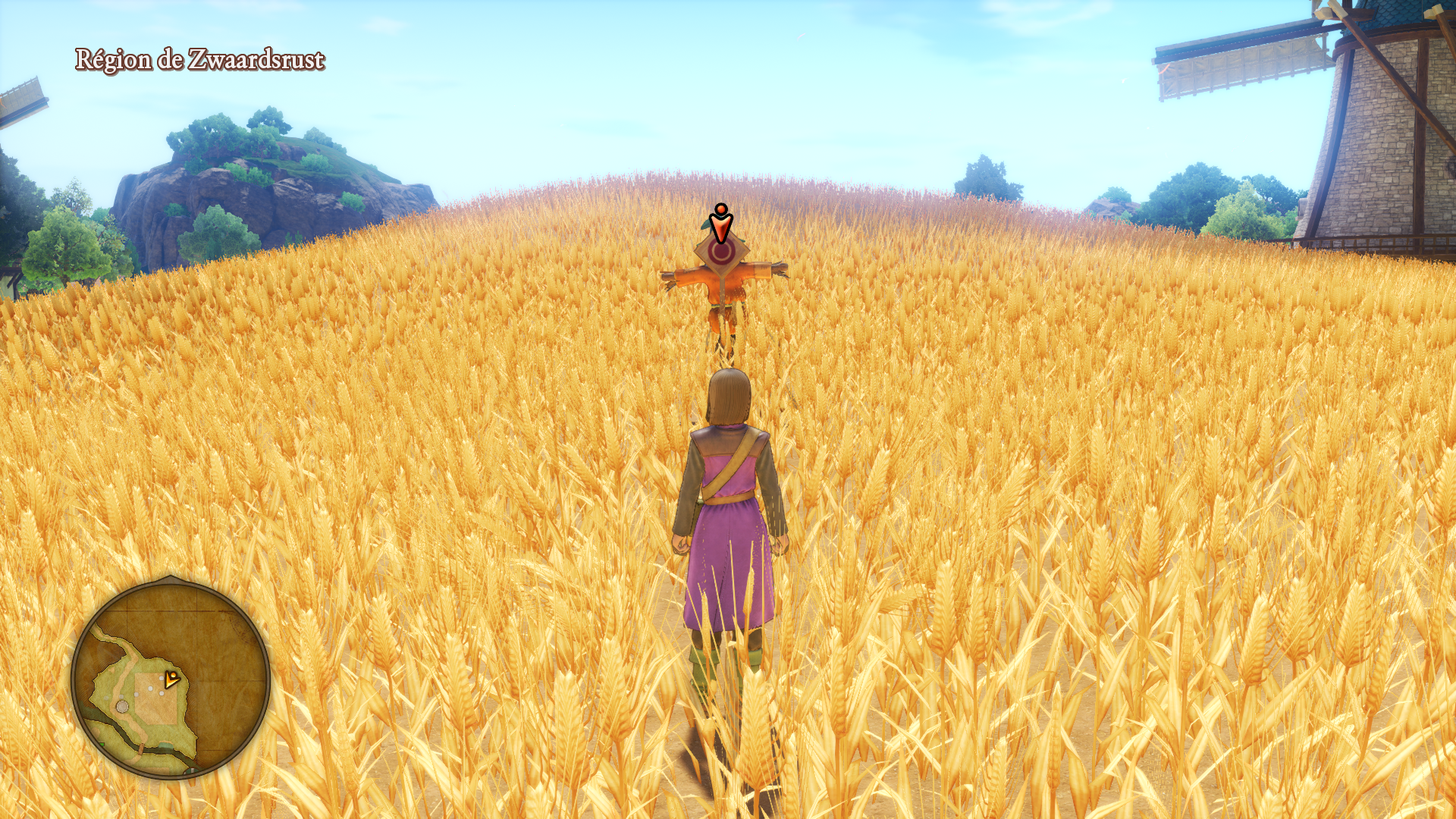This screenshot has height=819, width=1456.
Task: Select the orange target marker above the scarecrow
Action: point(721,223)
